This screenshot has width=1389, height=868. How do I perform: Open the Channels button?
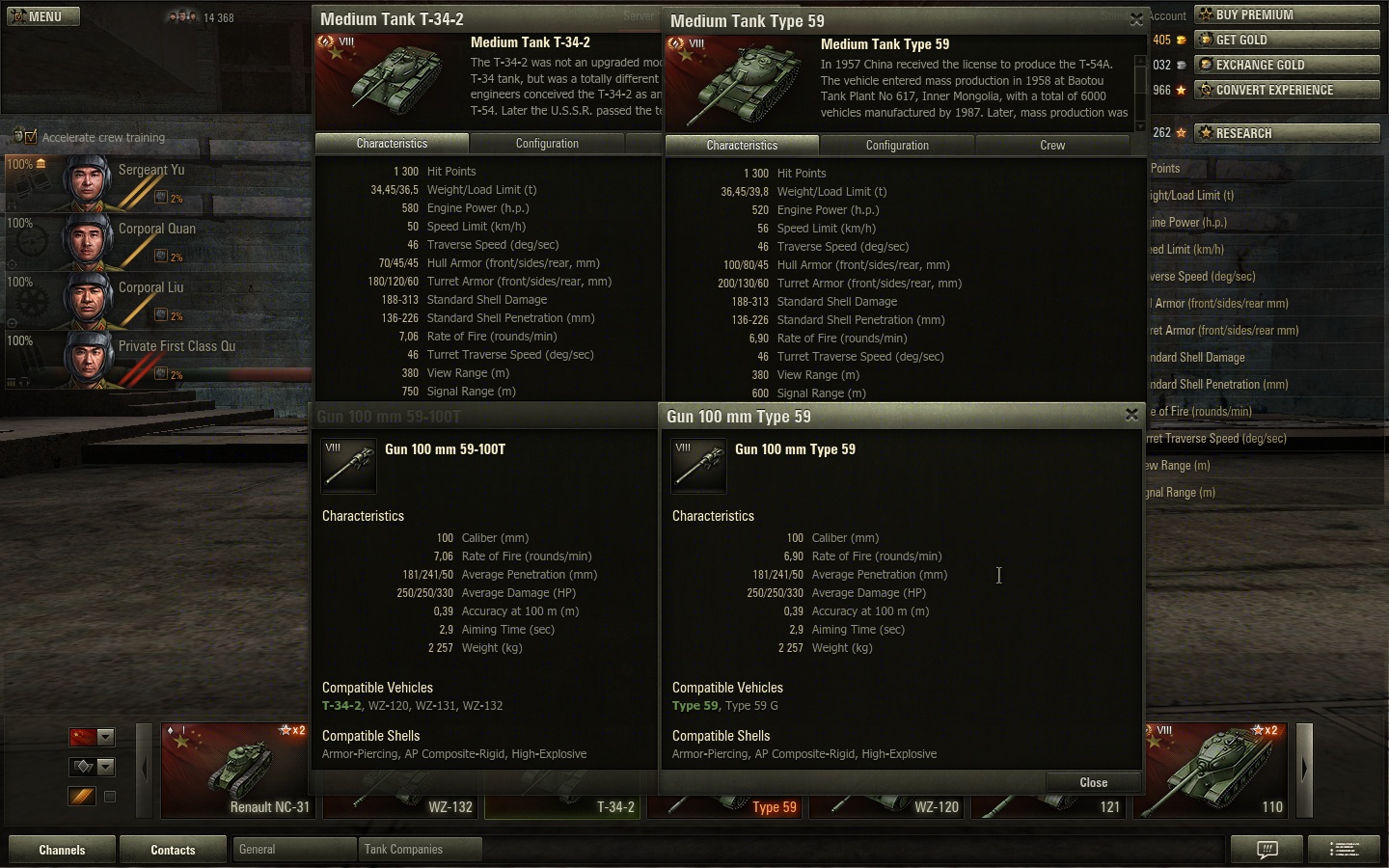point(62,850)
